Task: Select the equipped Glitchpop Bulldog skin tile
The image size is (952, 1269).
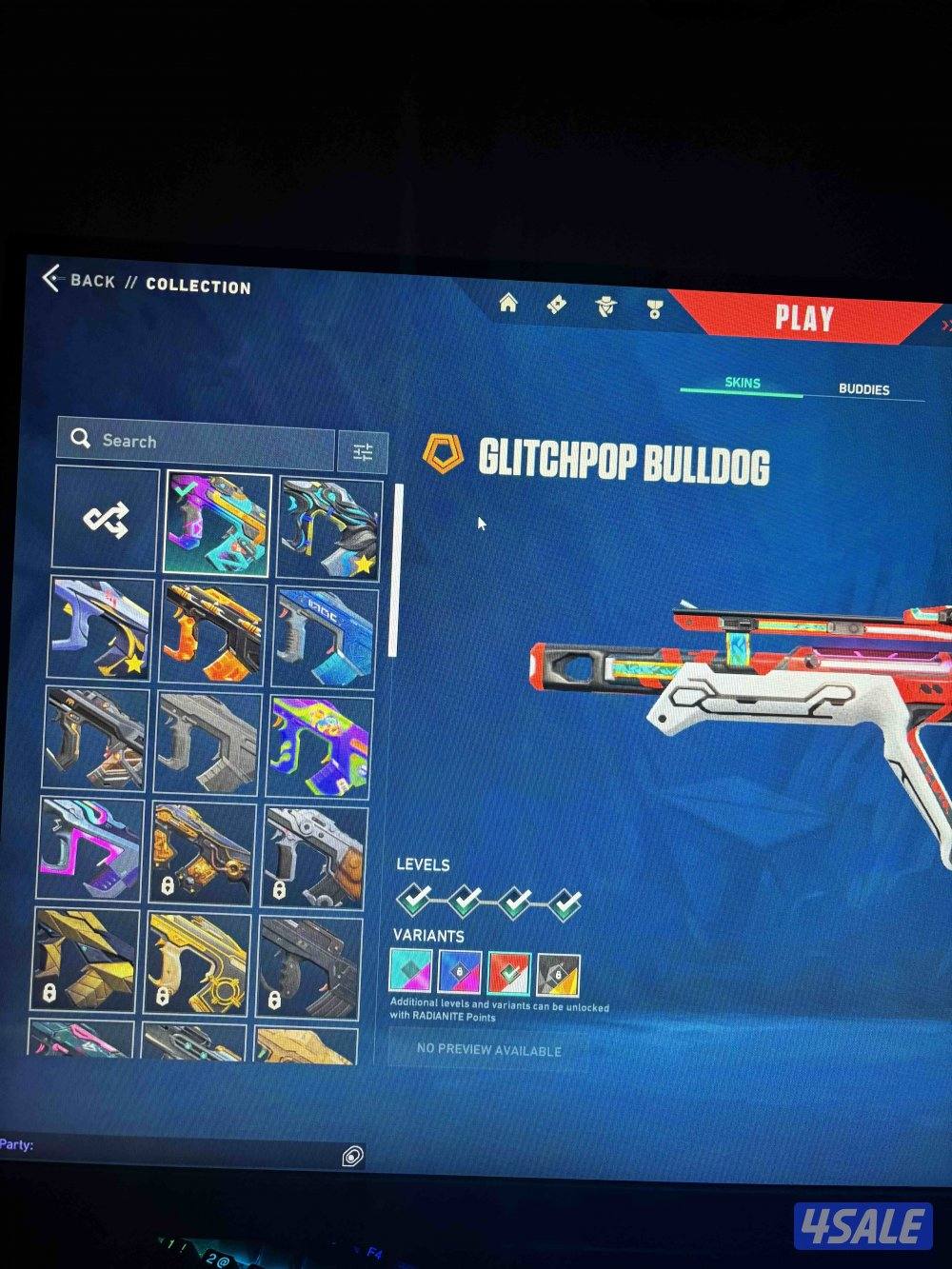Action: (217, 523)
